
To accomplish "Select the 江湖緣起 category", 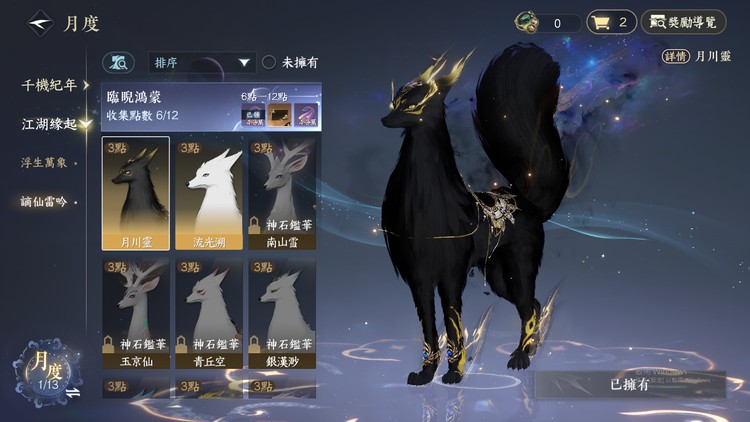I will click(49, 123).
